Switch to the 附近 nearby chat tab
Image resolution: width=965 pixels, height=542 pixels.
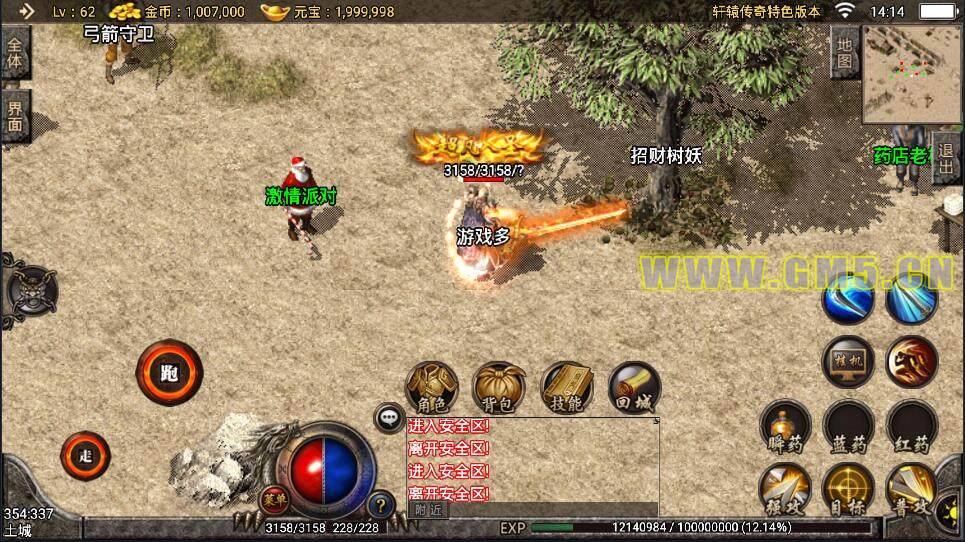[x=427, y=510]
